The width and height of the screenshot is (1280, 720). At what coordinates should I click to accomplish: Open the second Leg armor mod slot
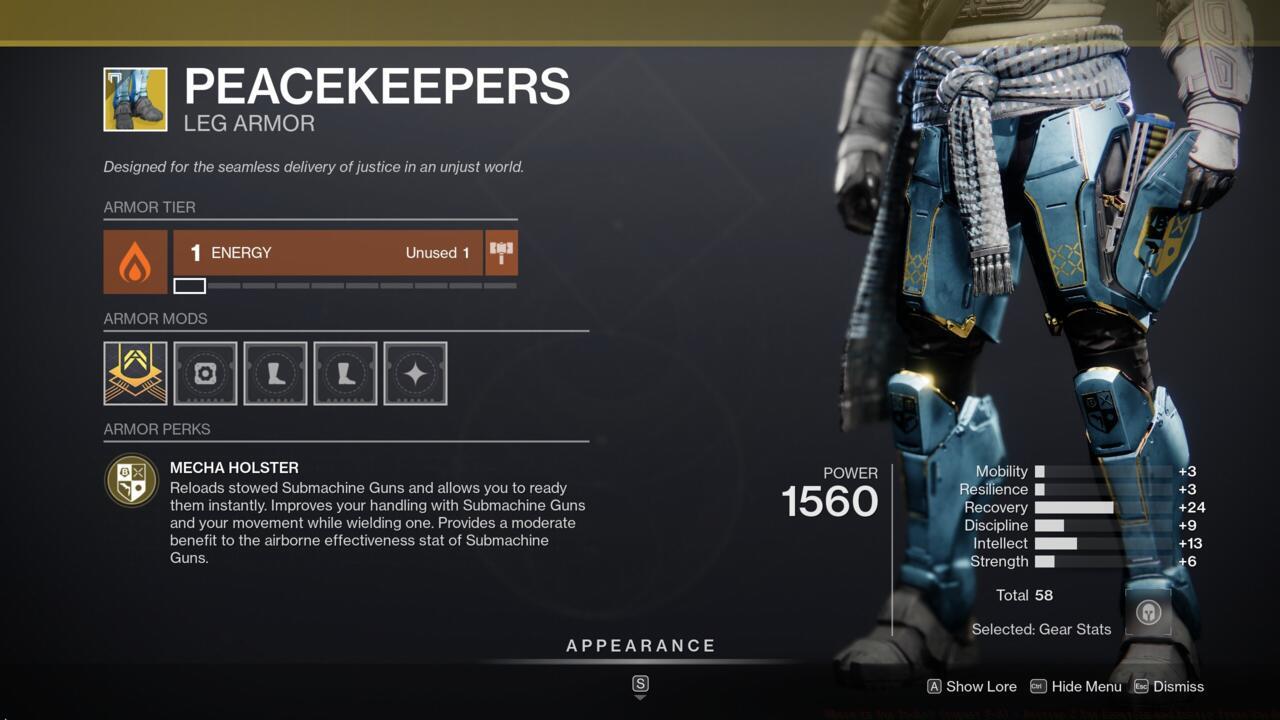click(345, 373)
